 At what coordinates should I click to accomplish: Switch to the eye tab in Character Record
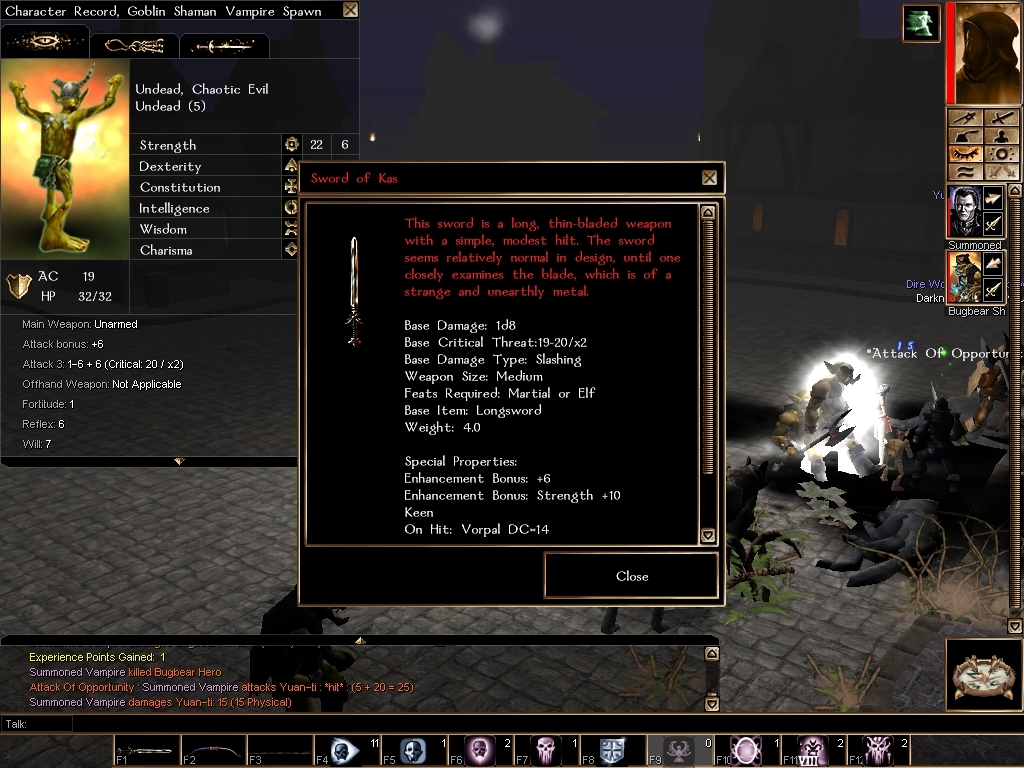pos(45,44)
